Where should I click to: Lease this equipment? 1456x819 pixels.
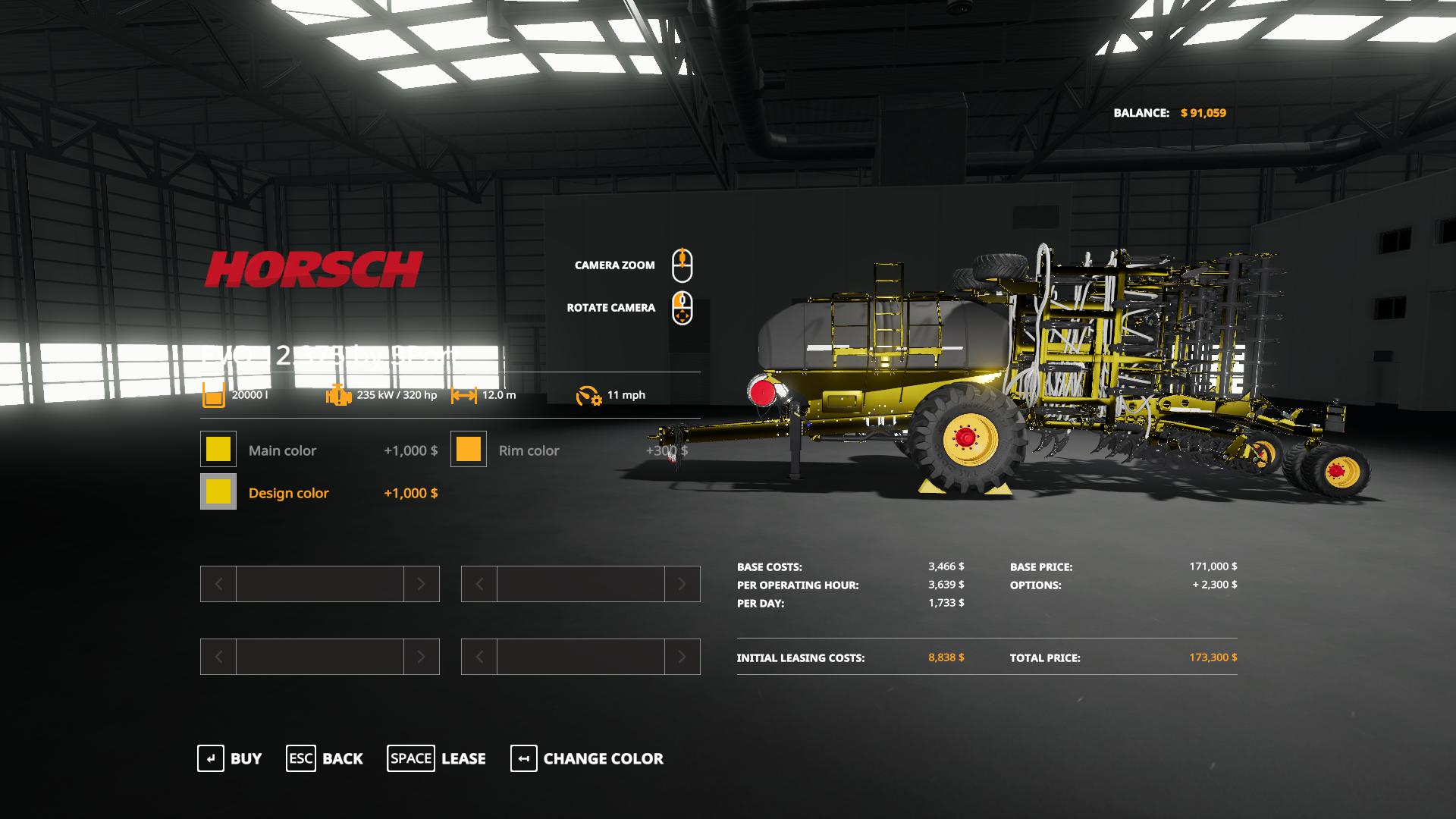pos(437,758)
